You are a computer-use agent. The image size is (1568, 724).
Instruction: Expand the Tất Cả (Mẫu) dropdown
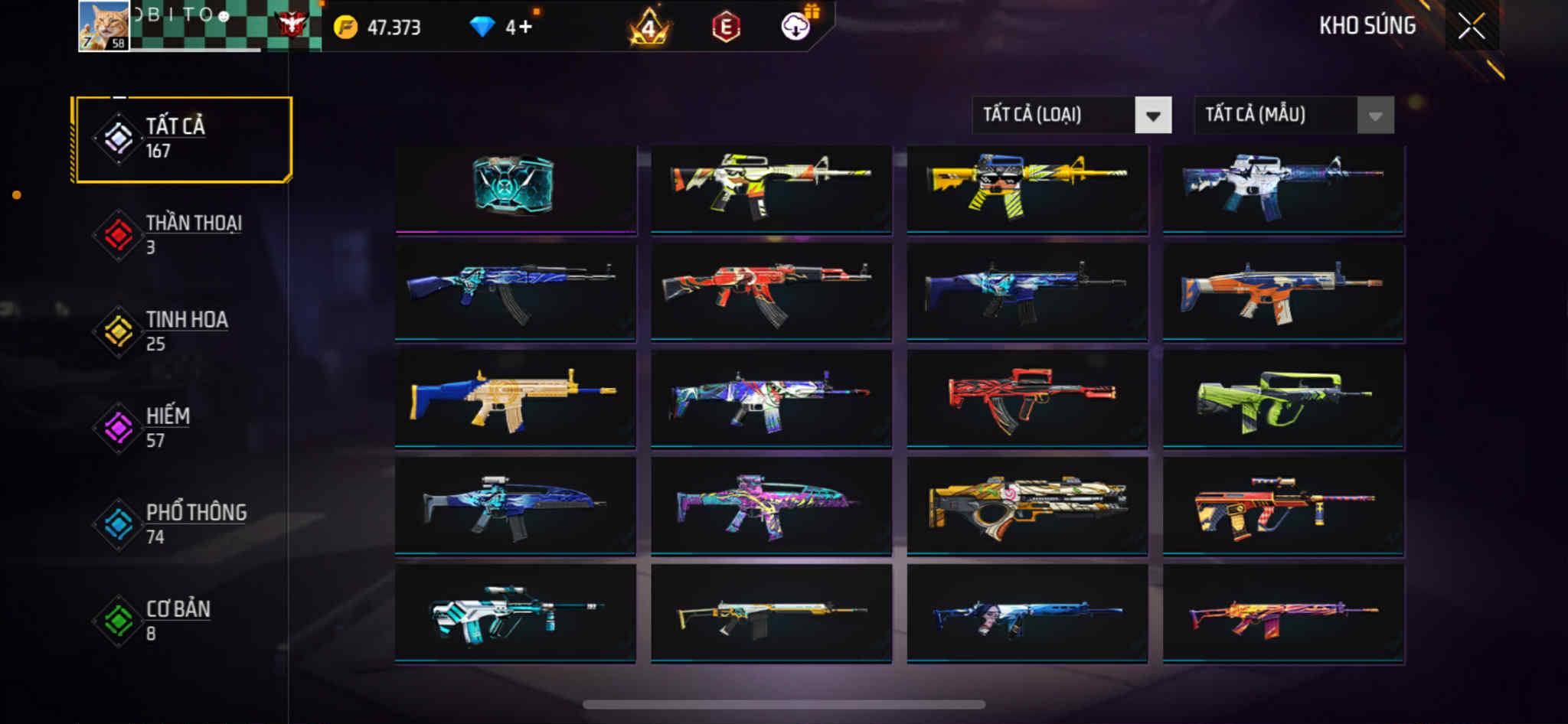tap(1293, 116)
